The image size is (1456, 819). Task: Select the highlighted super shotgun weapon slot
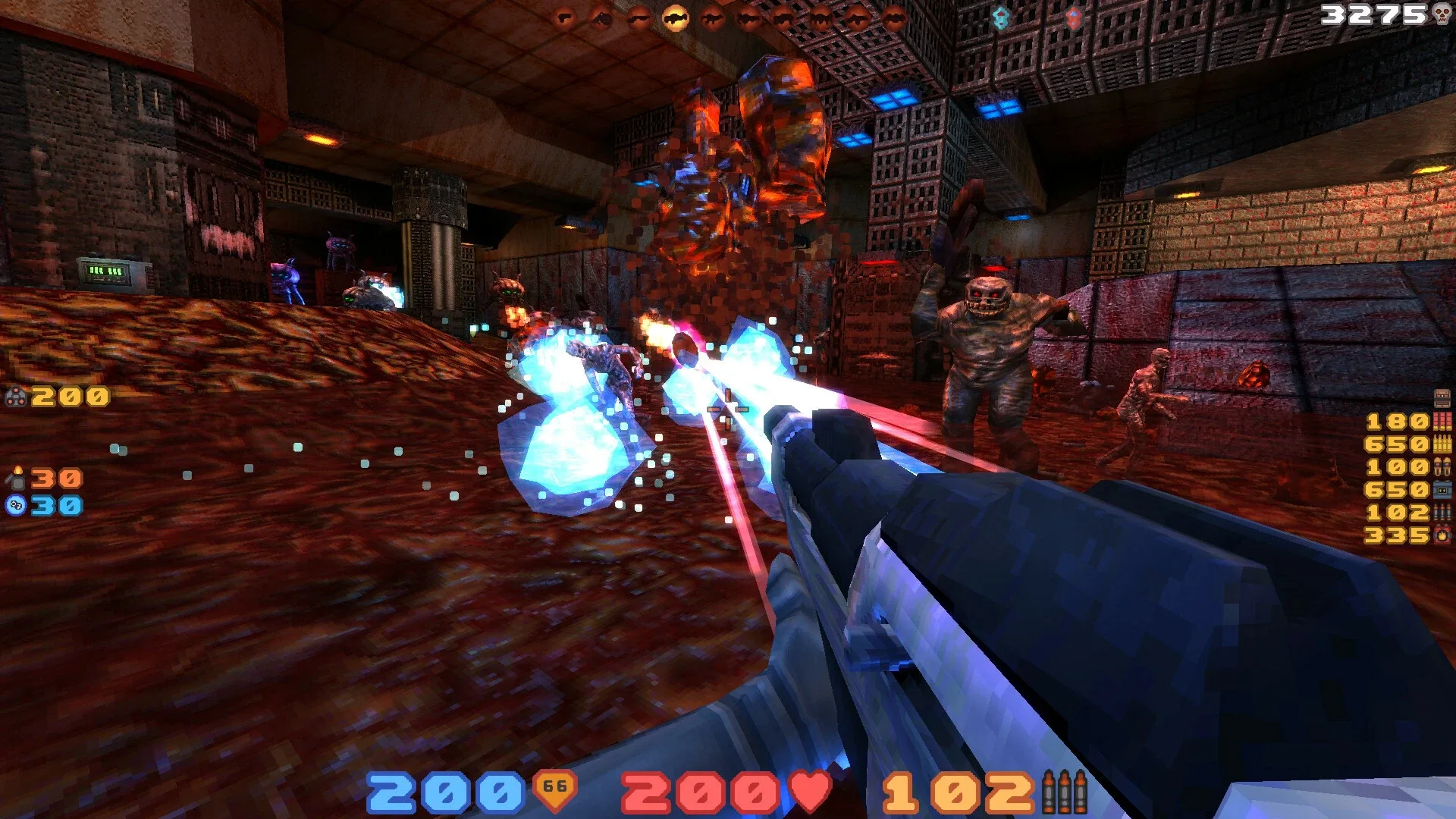[x=676, y=17]
